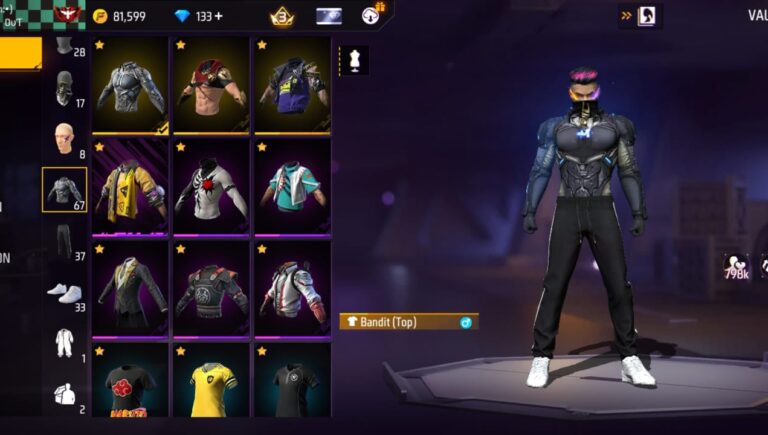Viewport: 768px width, 435px height.
Task: Open the face paint head category
Action: click(x=65, y=139)
